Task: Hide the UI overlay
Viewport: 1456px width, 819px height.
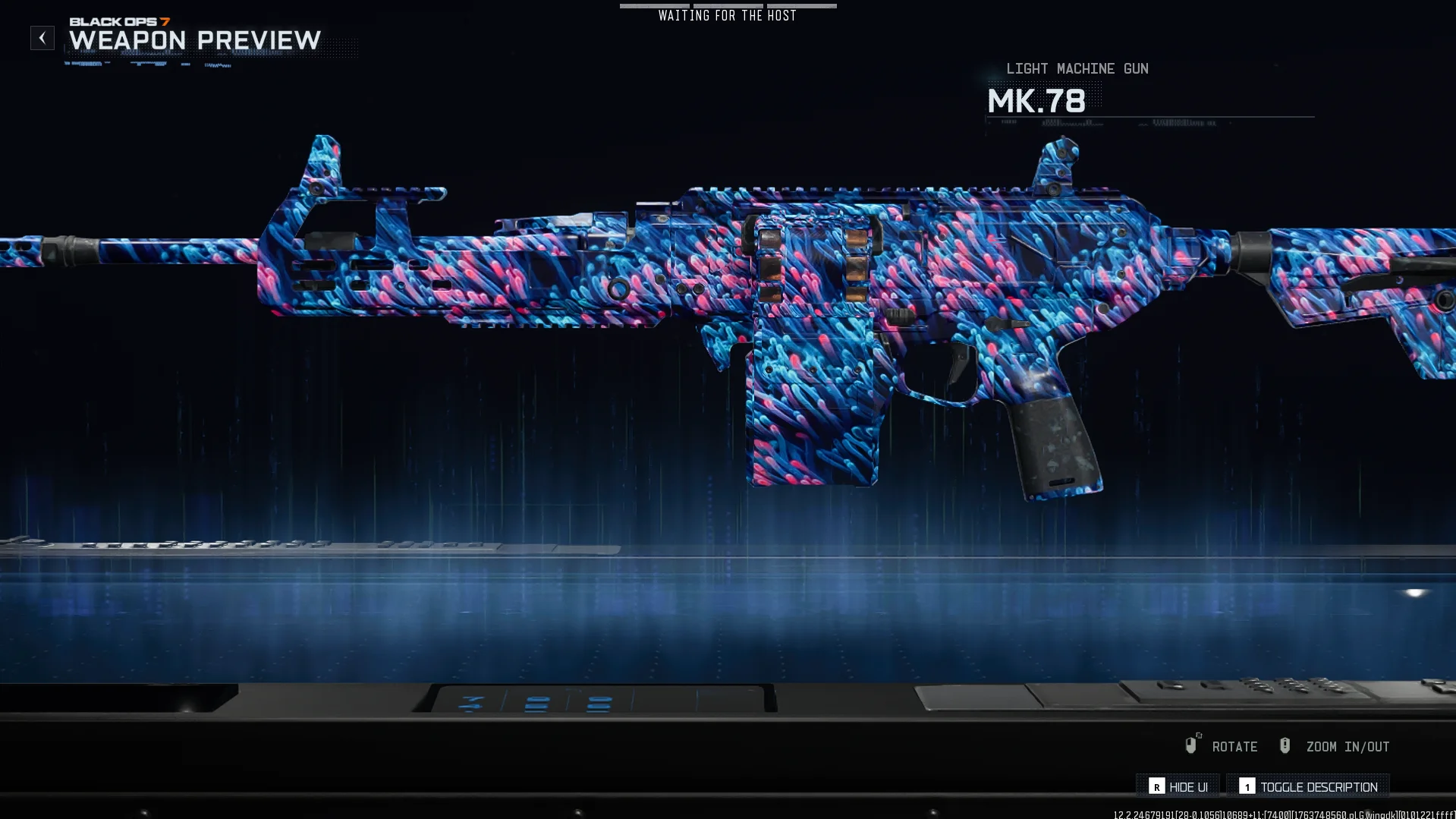Action: (x=1178, y=786)
